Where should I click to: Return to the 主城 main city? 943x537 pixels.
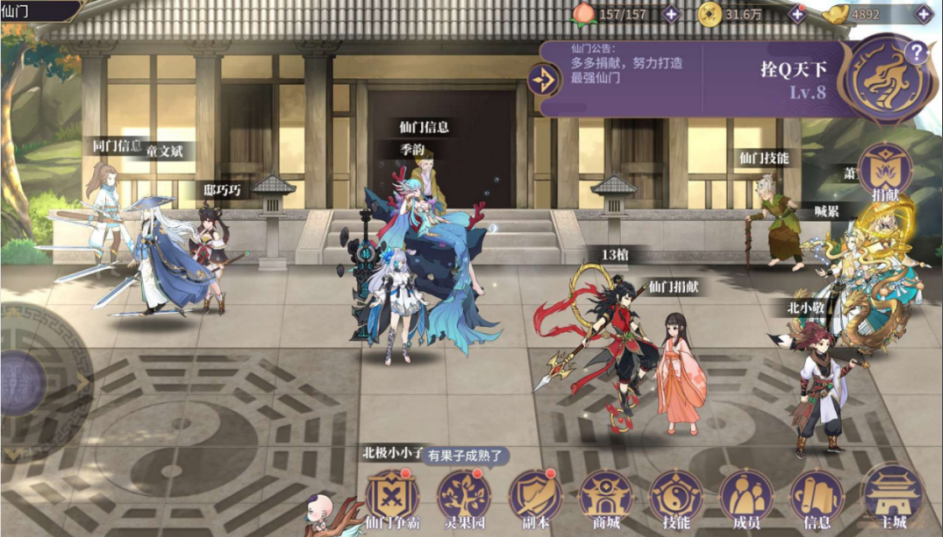(892, 496)
